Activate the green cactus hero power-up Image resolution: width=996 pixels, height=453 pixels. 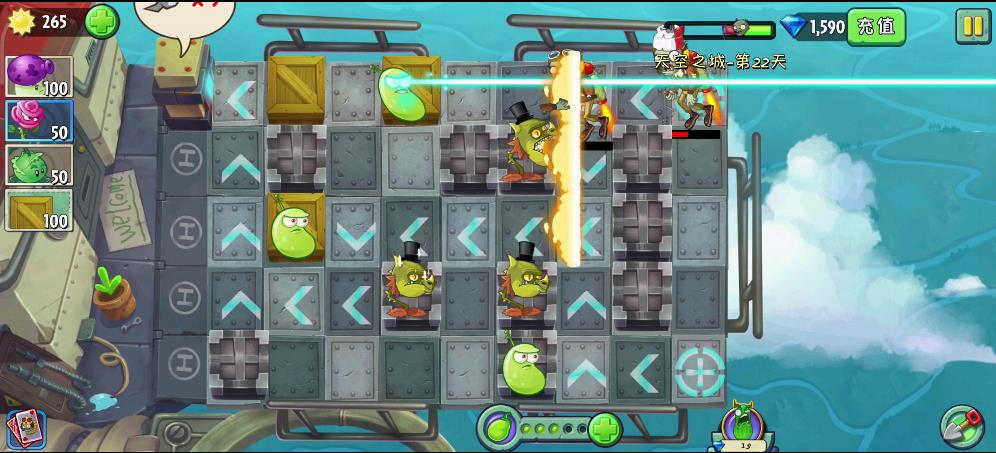point(741,426)
